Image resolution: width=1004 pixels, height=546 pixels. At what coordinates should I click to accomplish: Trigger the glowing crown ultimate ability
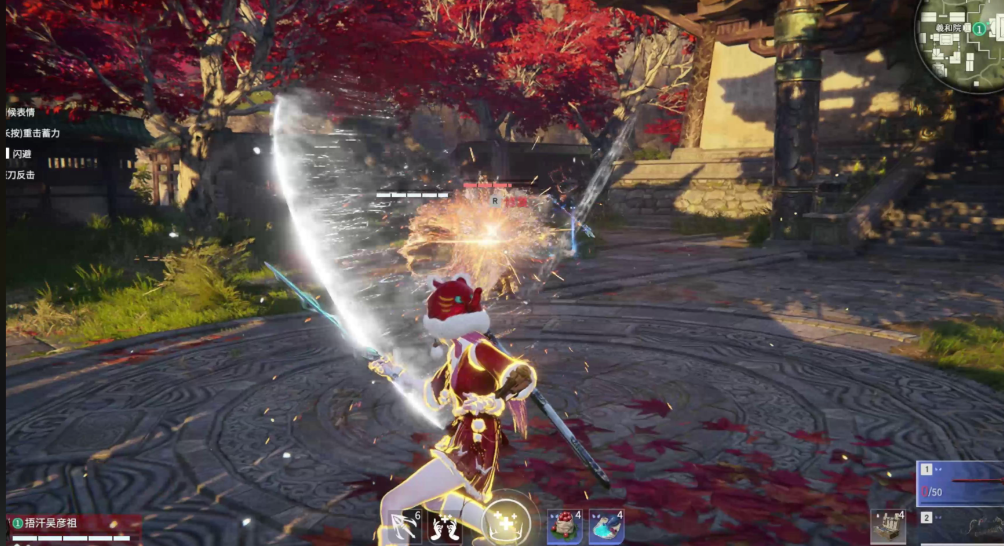pos(506,522)
